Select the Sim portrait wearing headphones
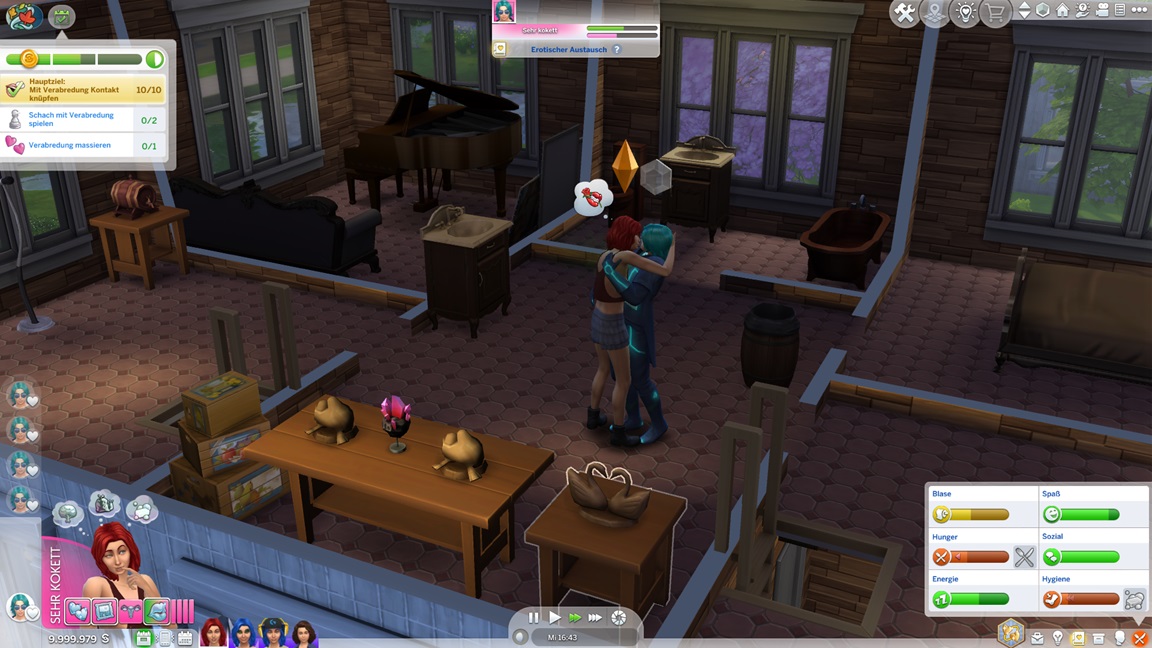The height and width of the screenshot is (648, 1152). click(273, 633)
